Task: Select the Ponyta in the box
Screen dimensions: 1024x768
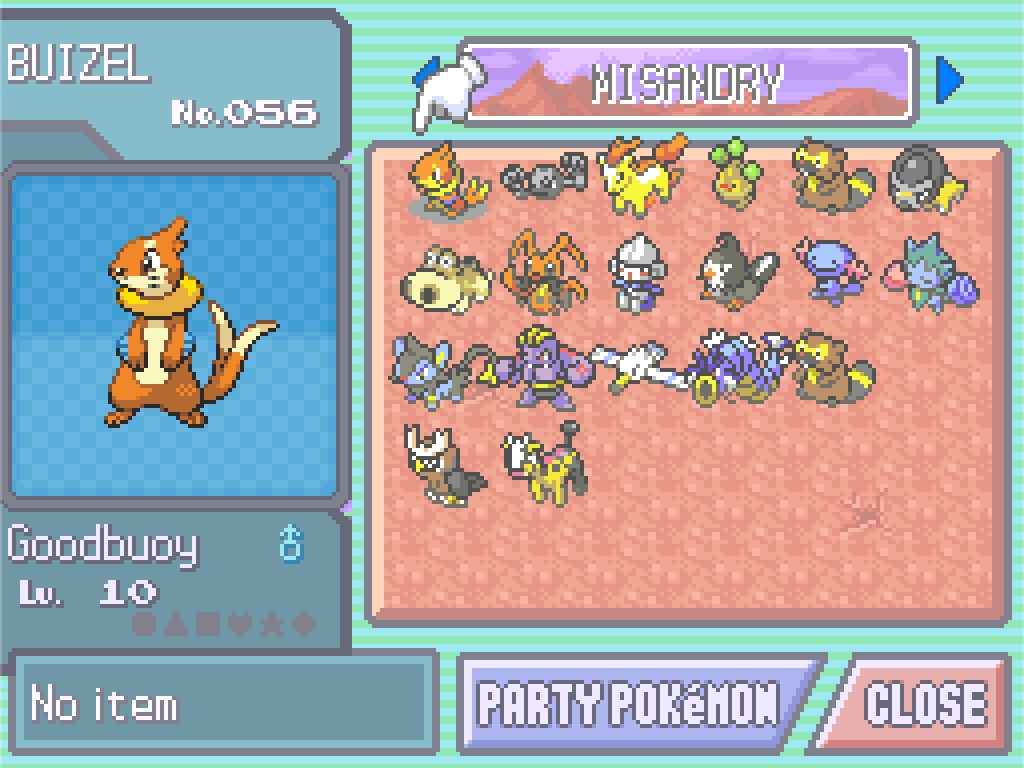Action: pos(641,176)
